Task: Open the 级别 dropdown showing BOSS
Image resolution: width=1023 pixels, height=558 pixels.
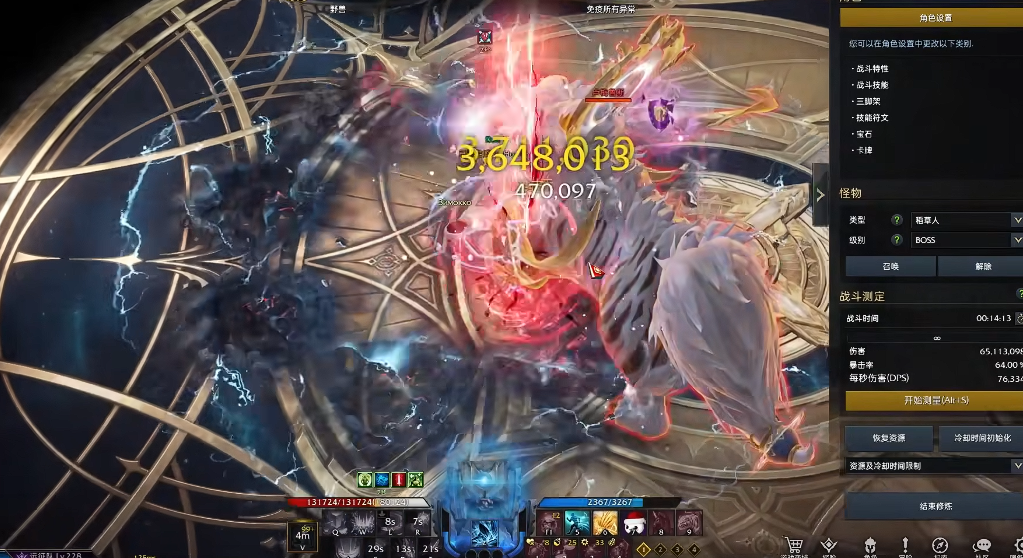Action: [966, 240]
